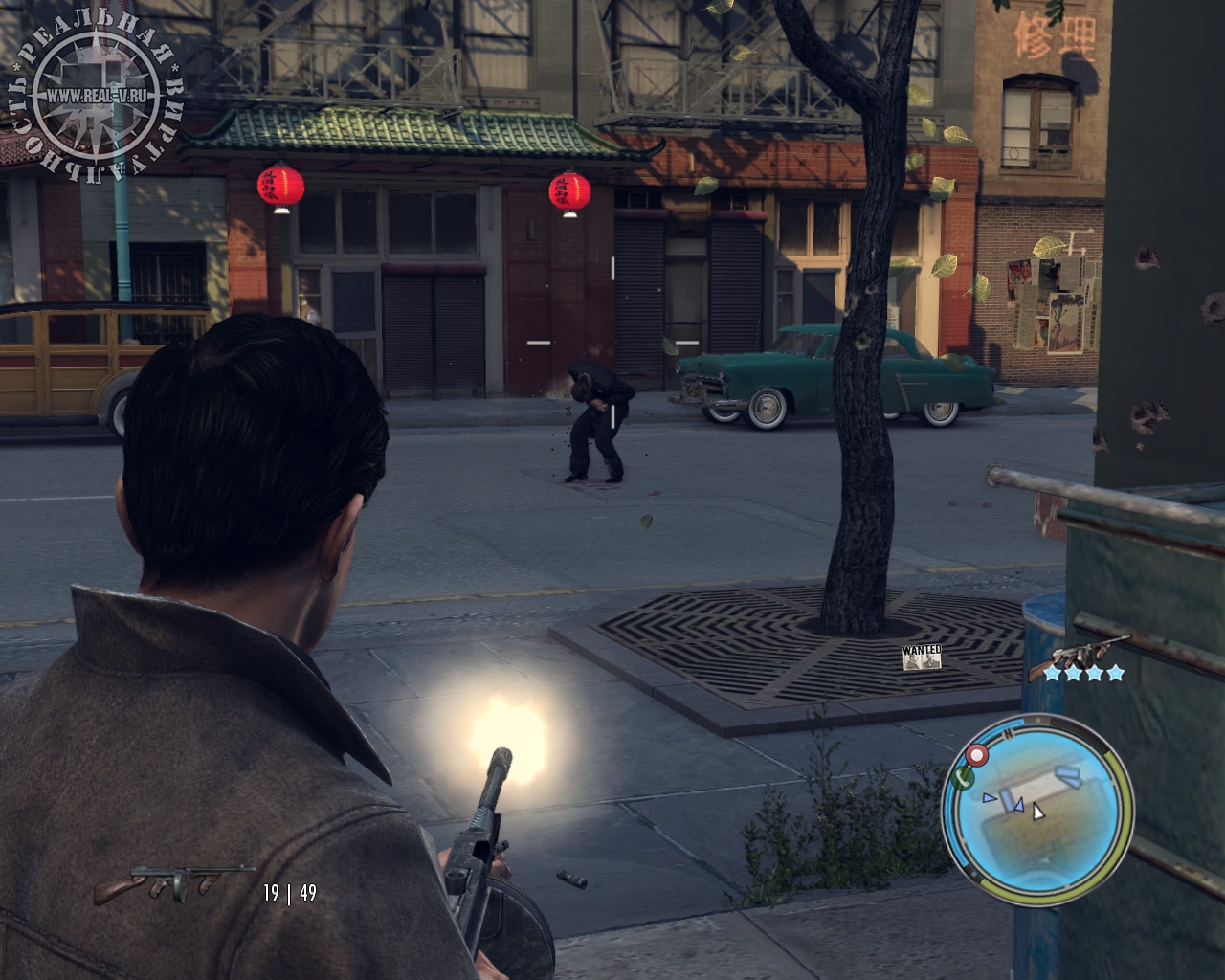Image resolution: width=1225 pixels, height=980 pixels.
Task: Open the real-v.ru watermark logo
Action: pyautogui.click(x=95, y=98)
